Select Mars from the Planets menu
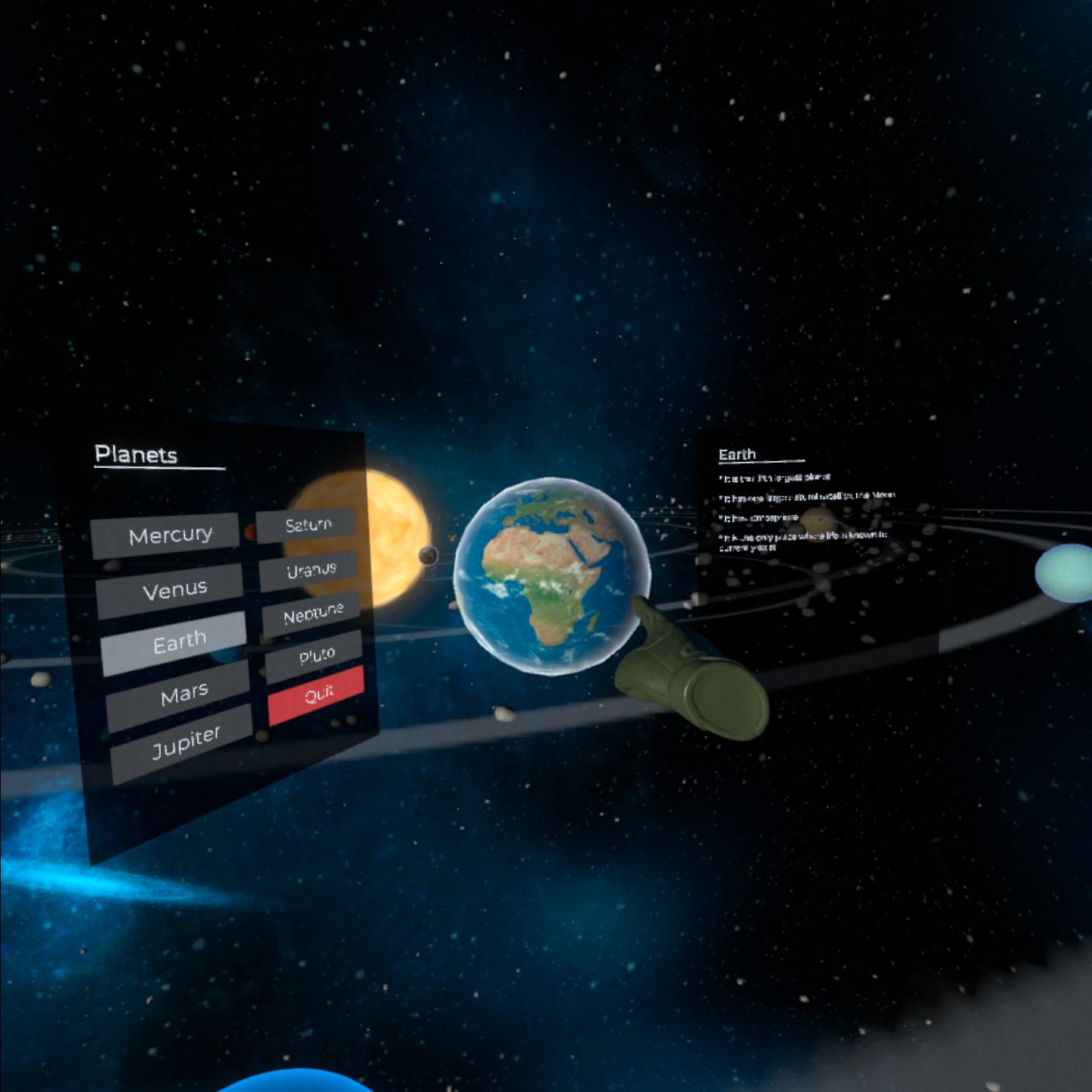Screen dimensions: 1092x1092 pos(184,690)
